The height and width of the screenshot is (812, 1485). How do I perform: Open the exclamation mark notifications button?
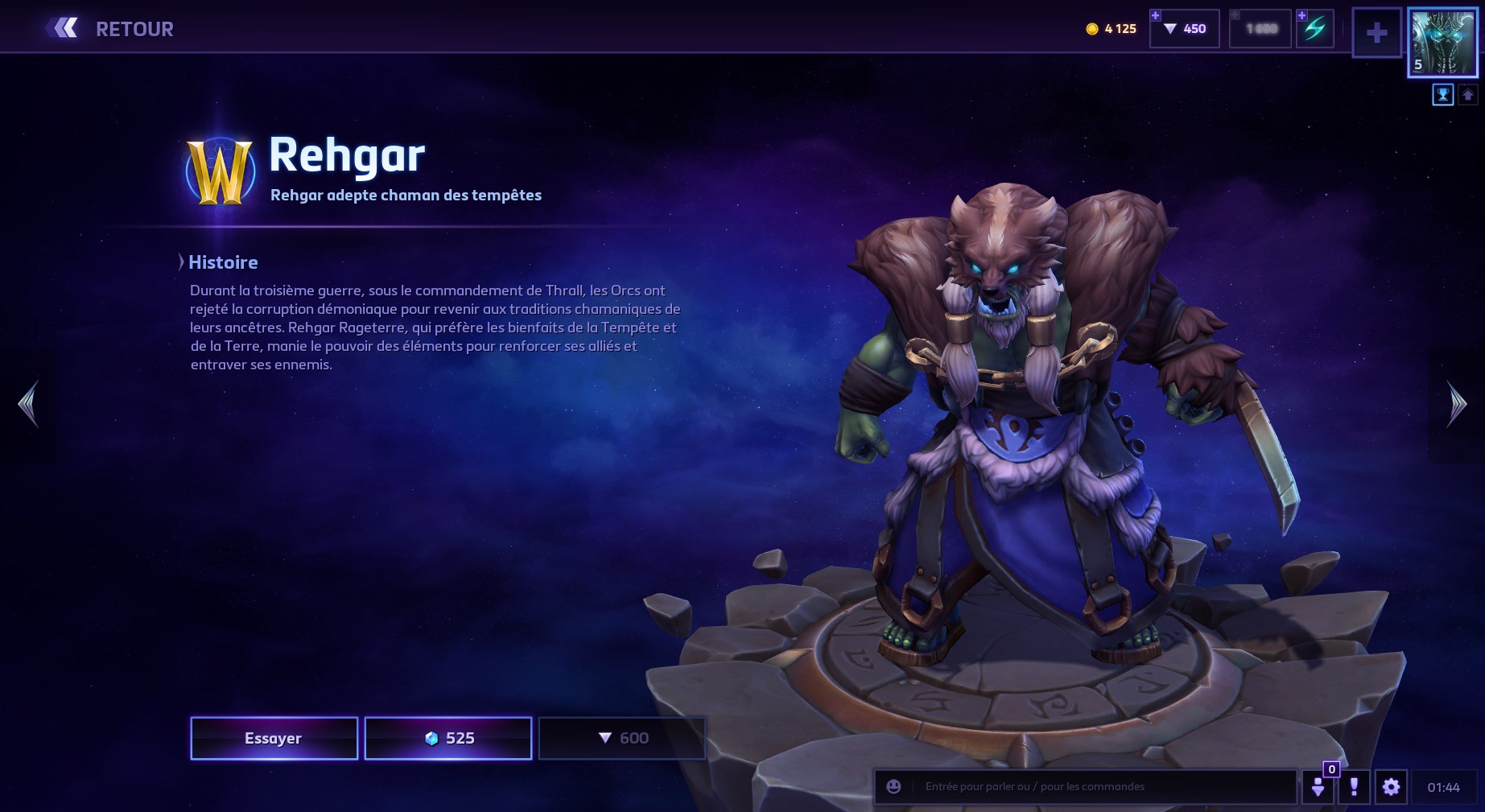[x=1354, y=786]
